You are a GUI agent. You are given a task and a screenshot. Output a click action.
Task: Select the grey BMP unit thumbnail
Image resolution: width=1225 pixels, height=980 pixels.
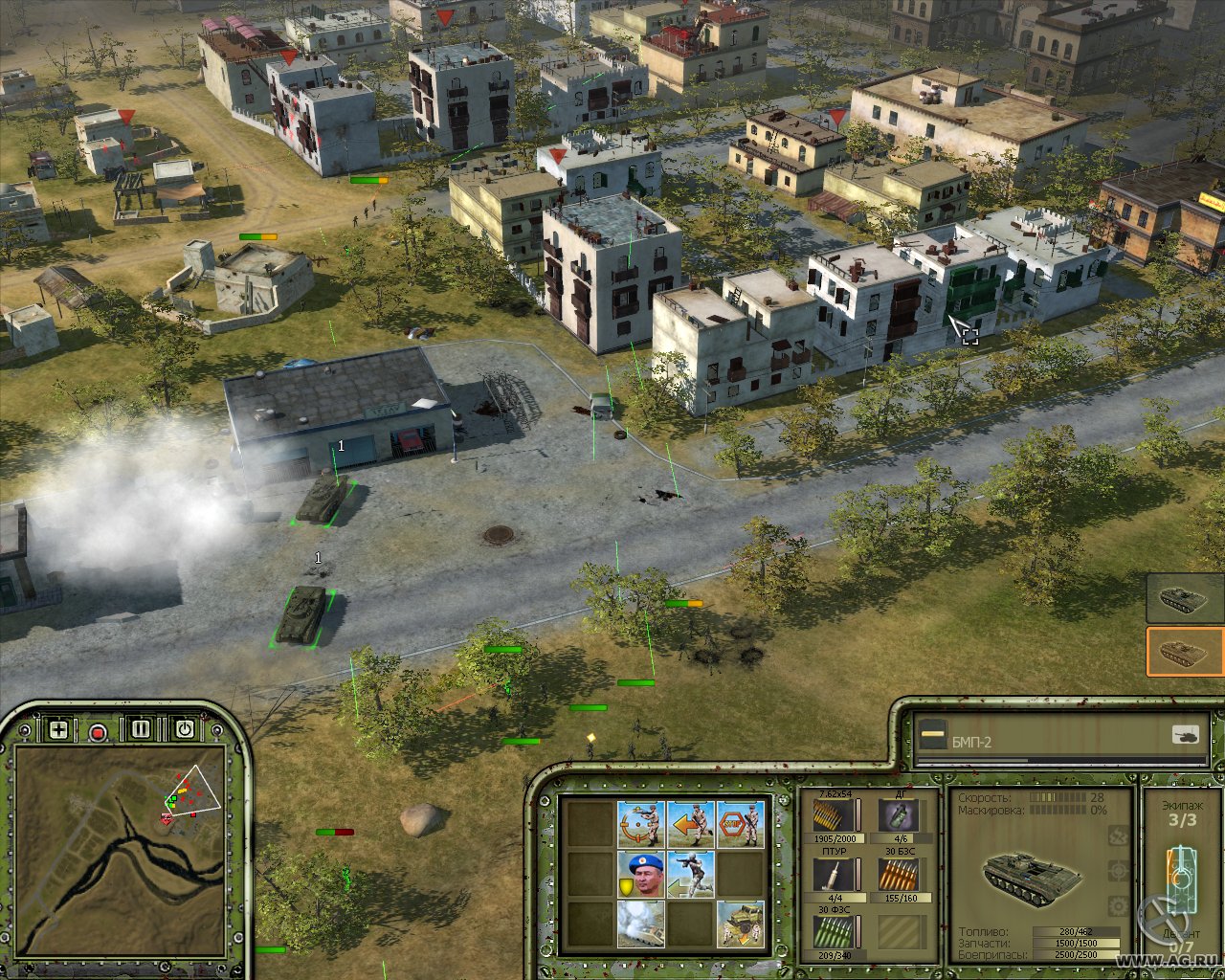coord(1185,598)
